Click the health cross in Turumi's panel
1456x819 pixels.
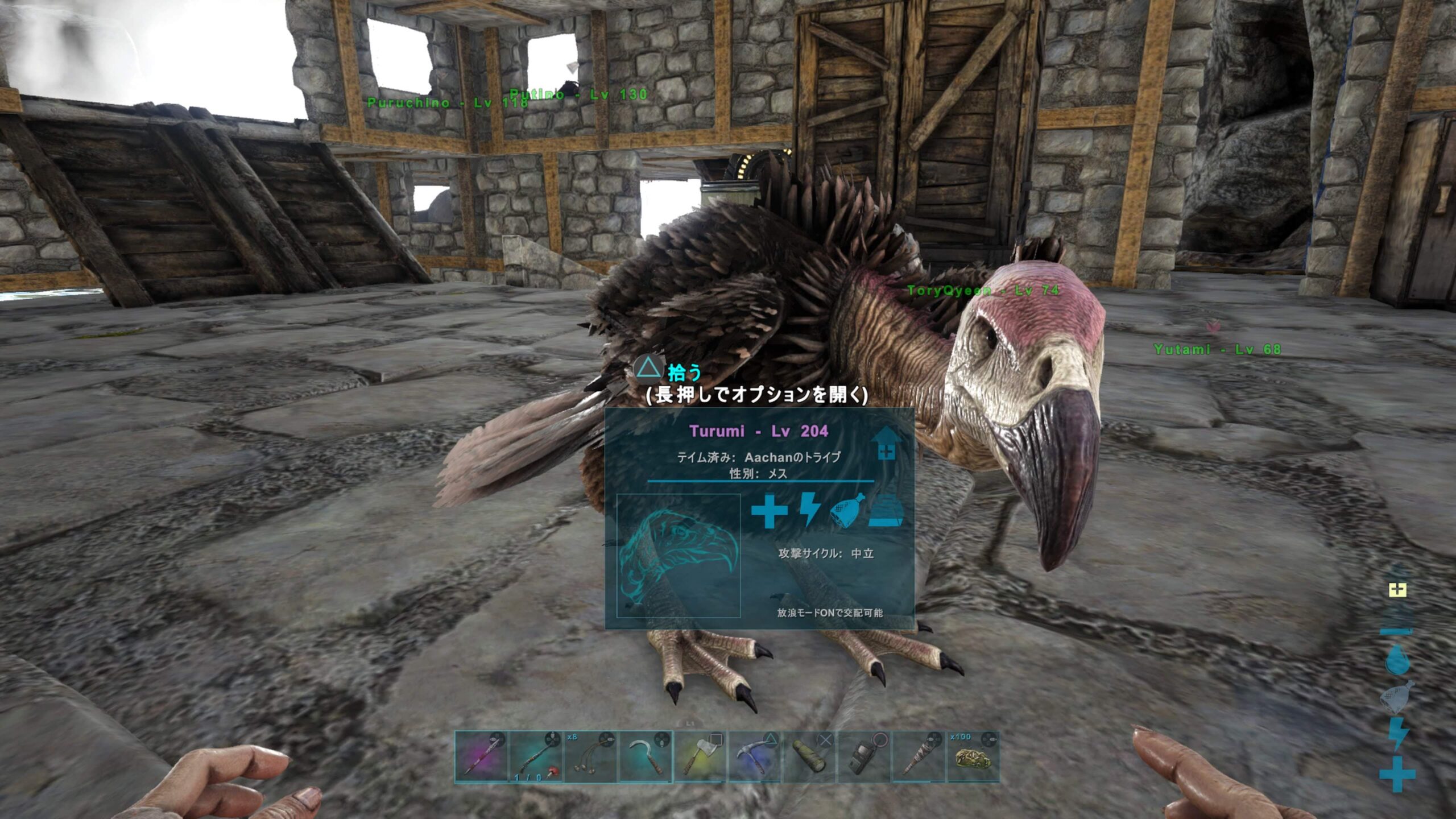tap(769, 511)
